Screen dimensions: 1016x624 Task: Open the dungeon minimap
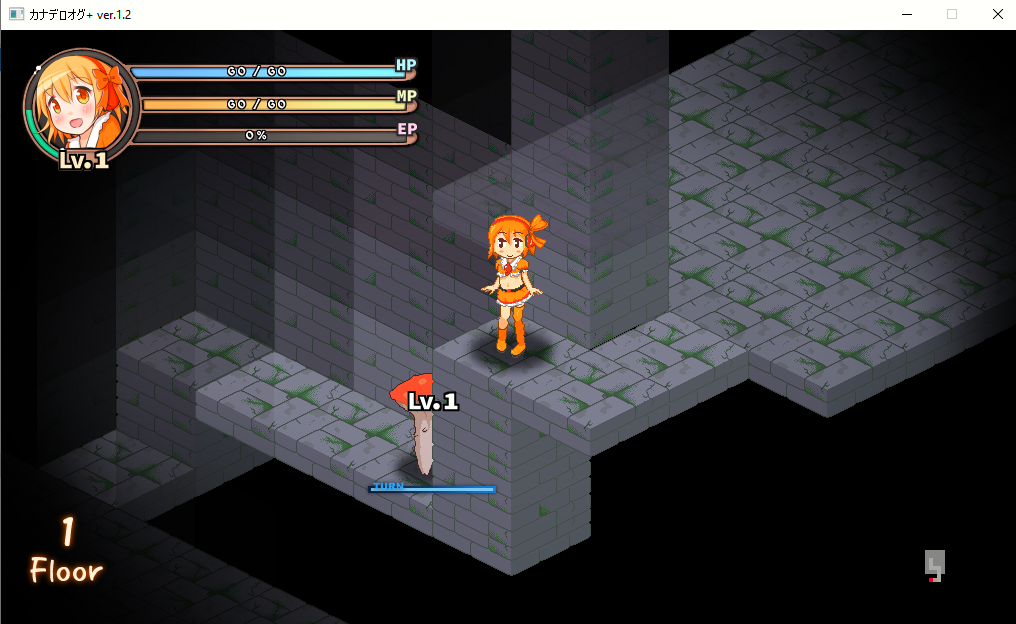coord(935,566)
